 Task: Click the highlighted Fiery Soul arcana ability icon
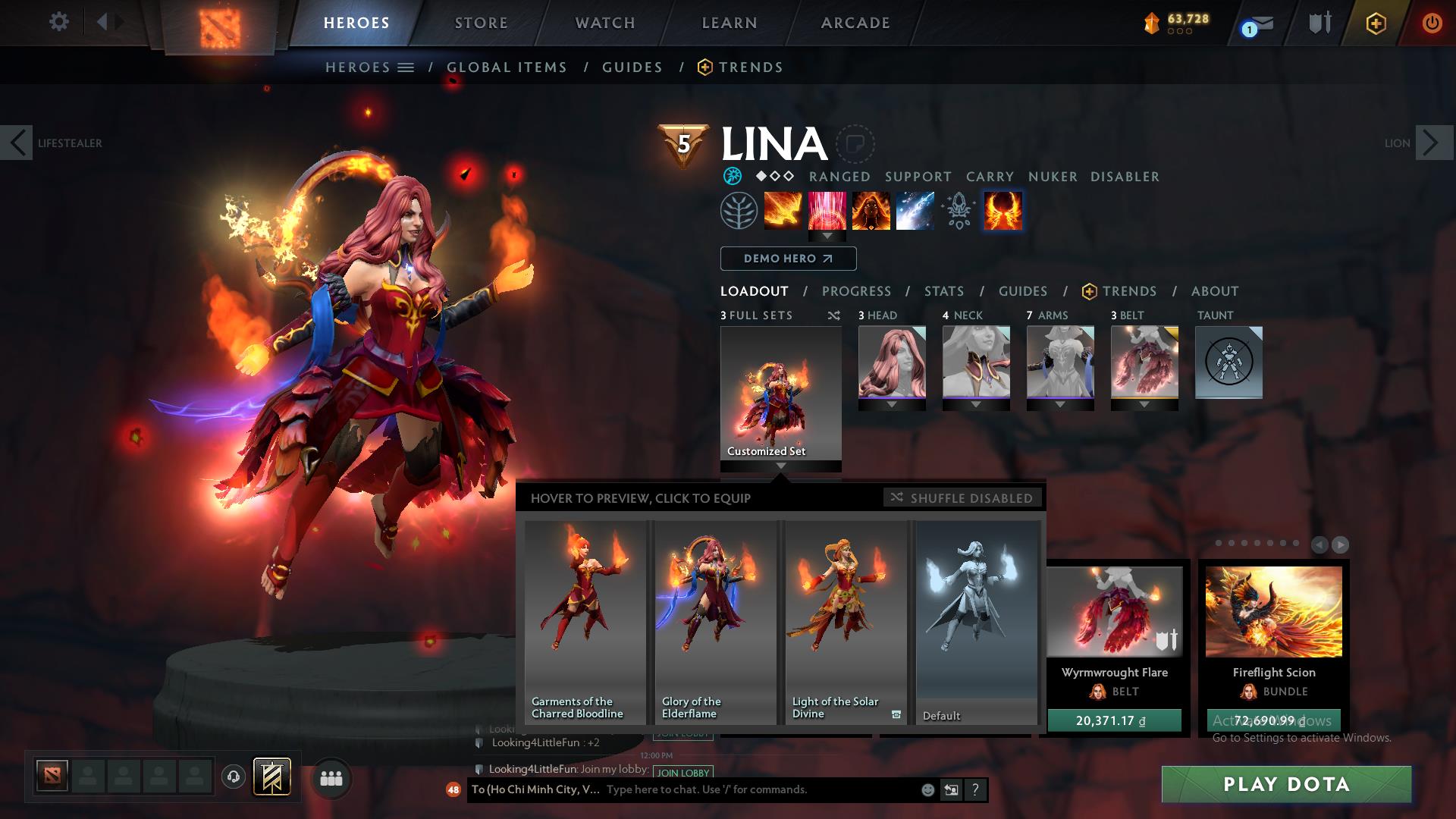click(x=1003, y=211)
